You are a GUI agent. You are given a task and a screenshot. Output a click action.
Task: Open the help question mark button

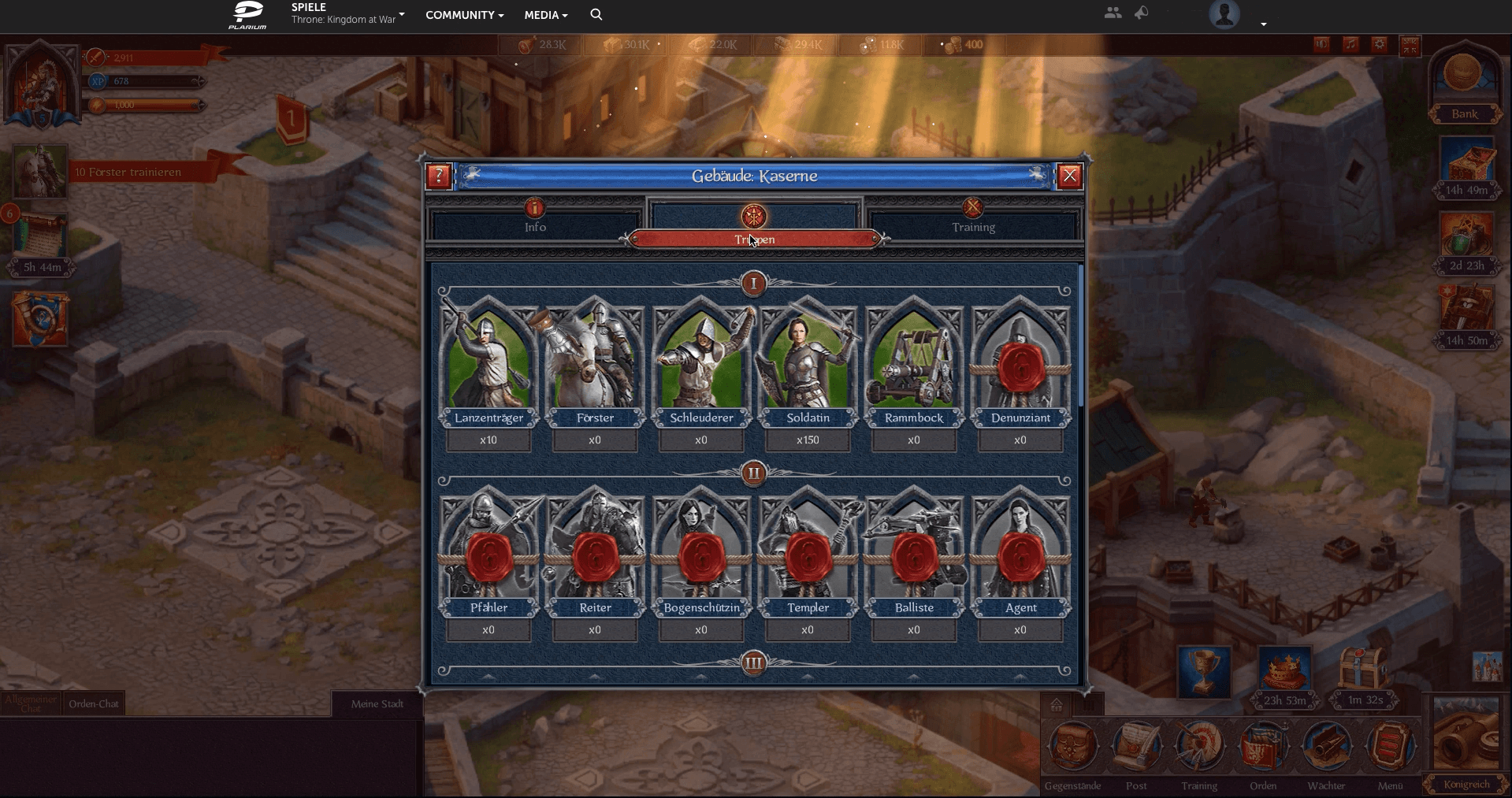point(438,176)
